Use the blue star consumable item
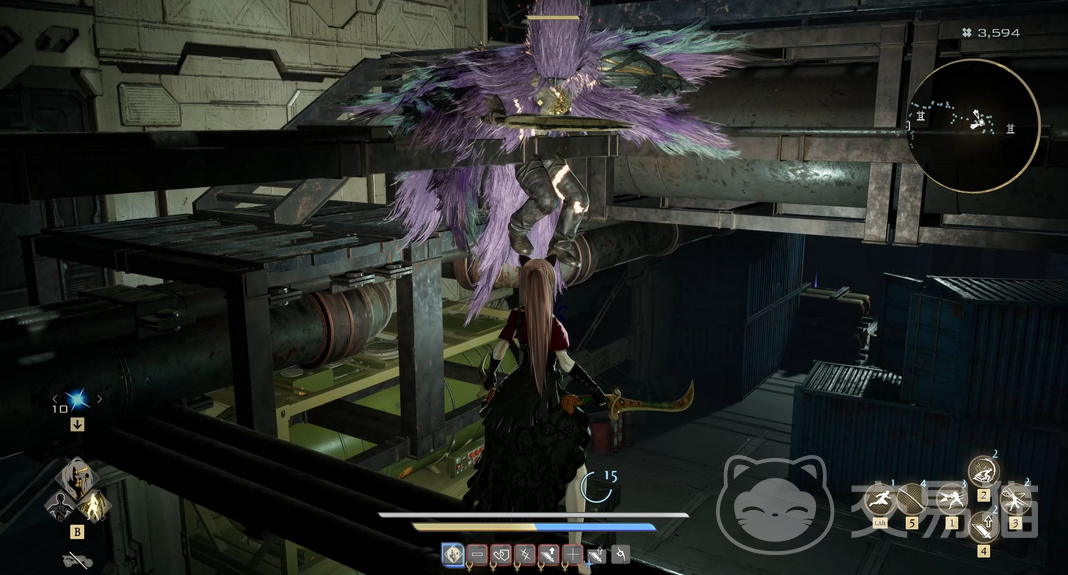Image resolution: width=1068 pixels, height=575 pixels. coord(77,400)
